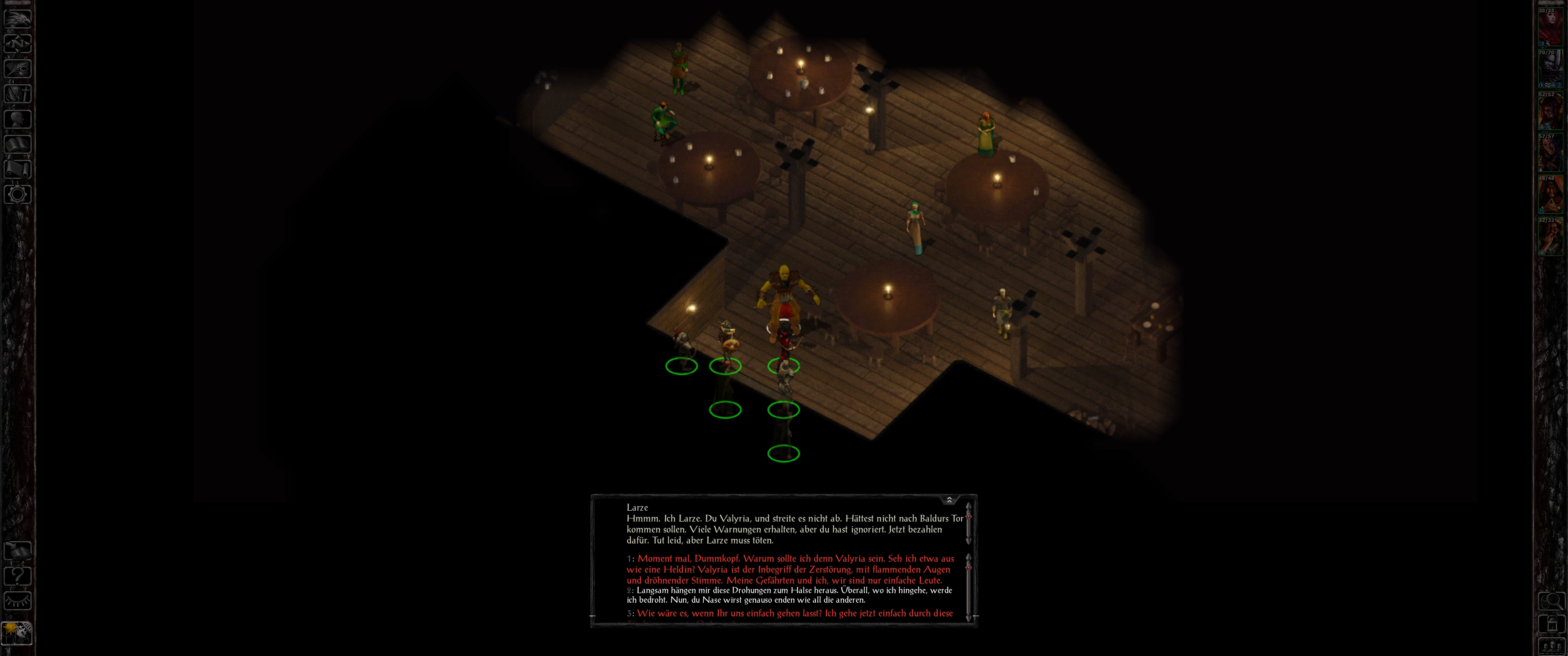Click the sun-and-skull clock button
Viewport: 1568px width, 656px height.
click(x=18, y=633)
